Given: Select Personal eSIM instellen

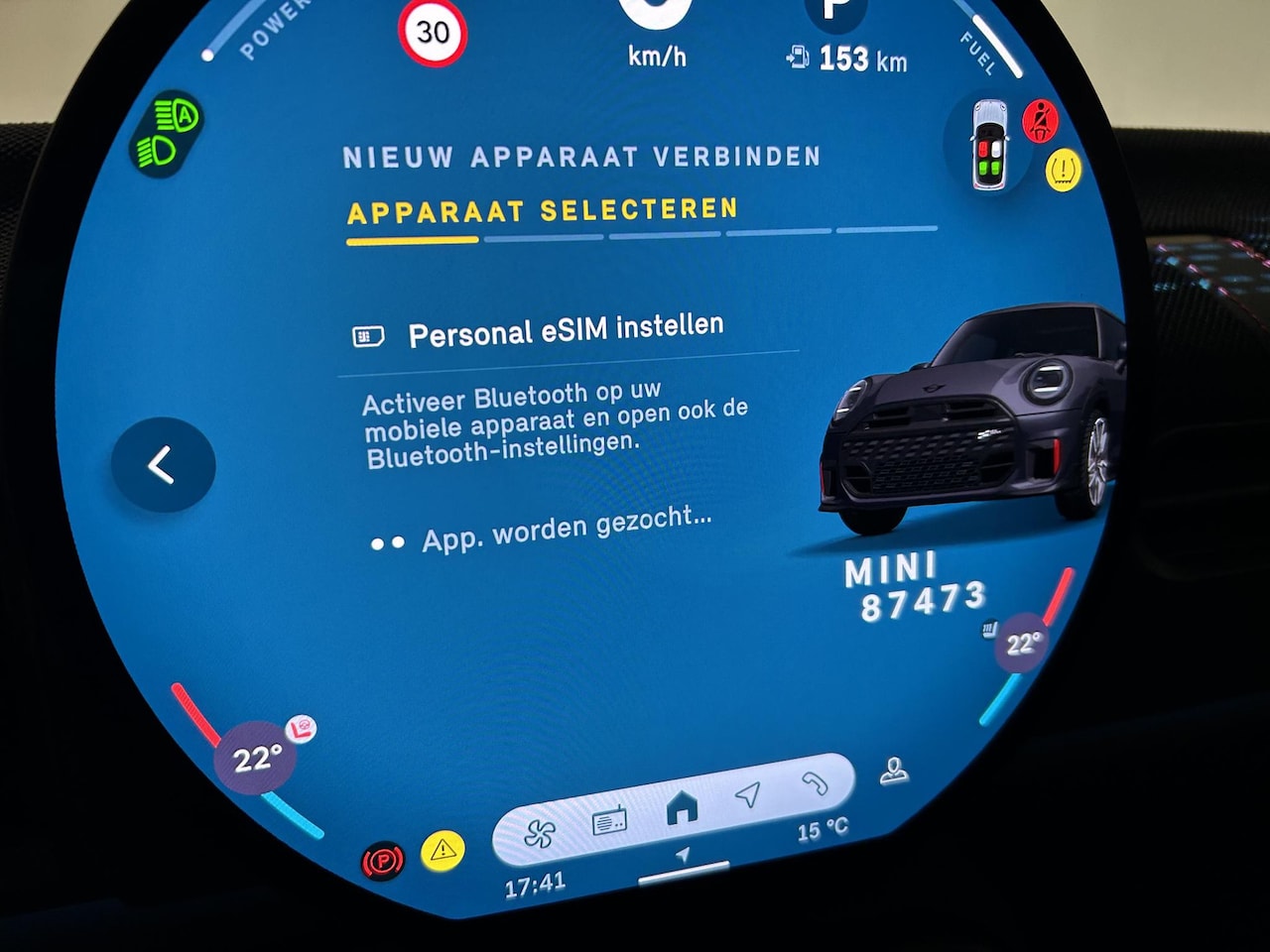Looking at the screenshot, I should point(566,331).
